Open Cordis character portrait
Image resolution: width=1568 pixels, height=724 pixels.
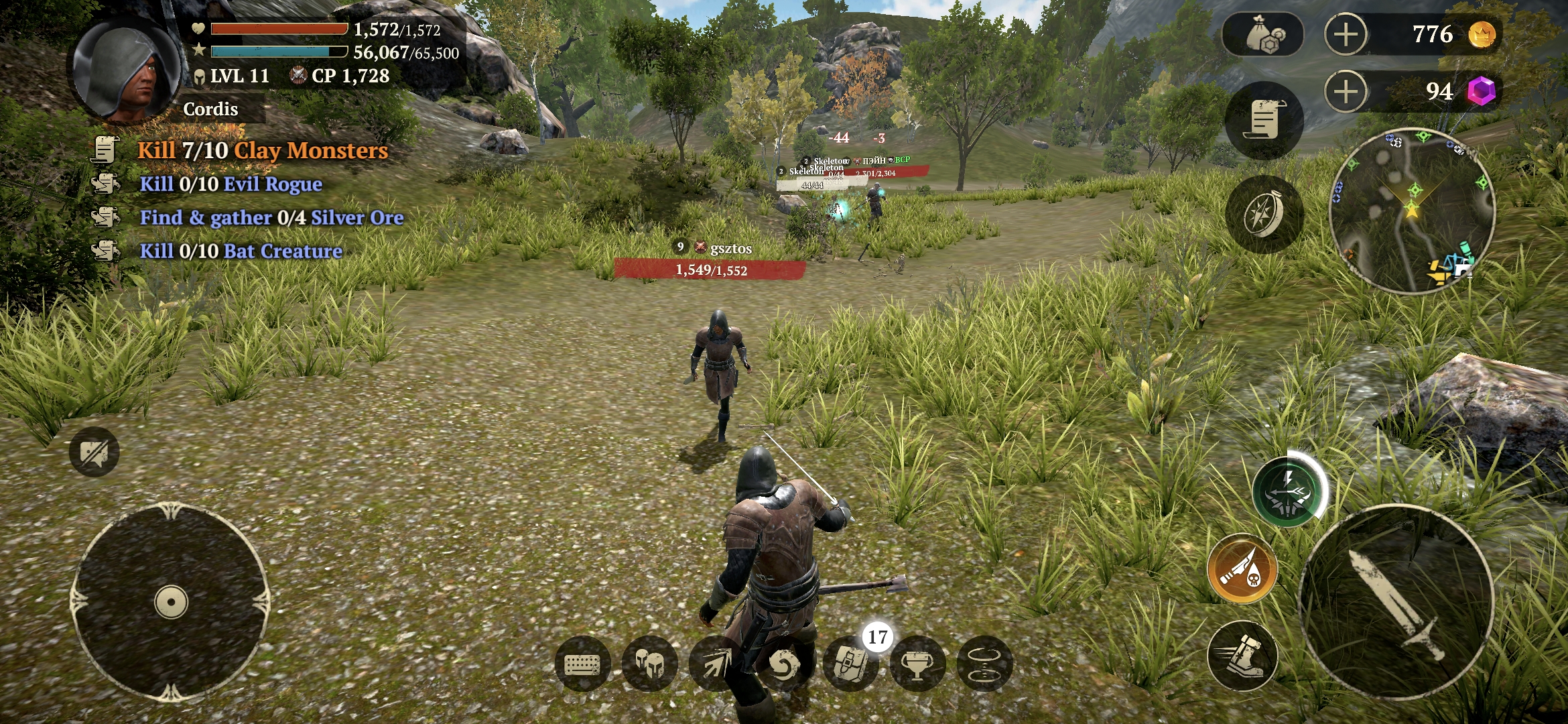pos(126,70)
